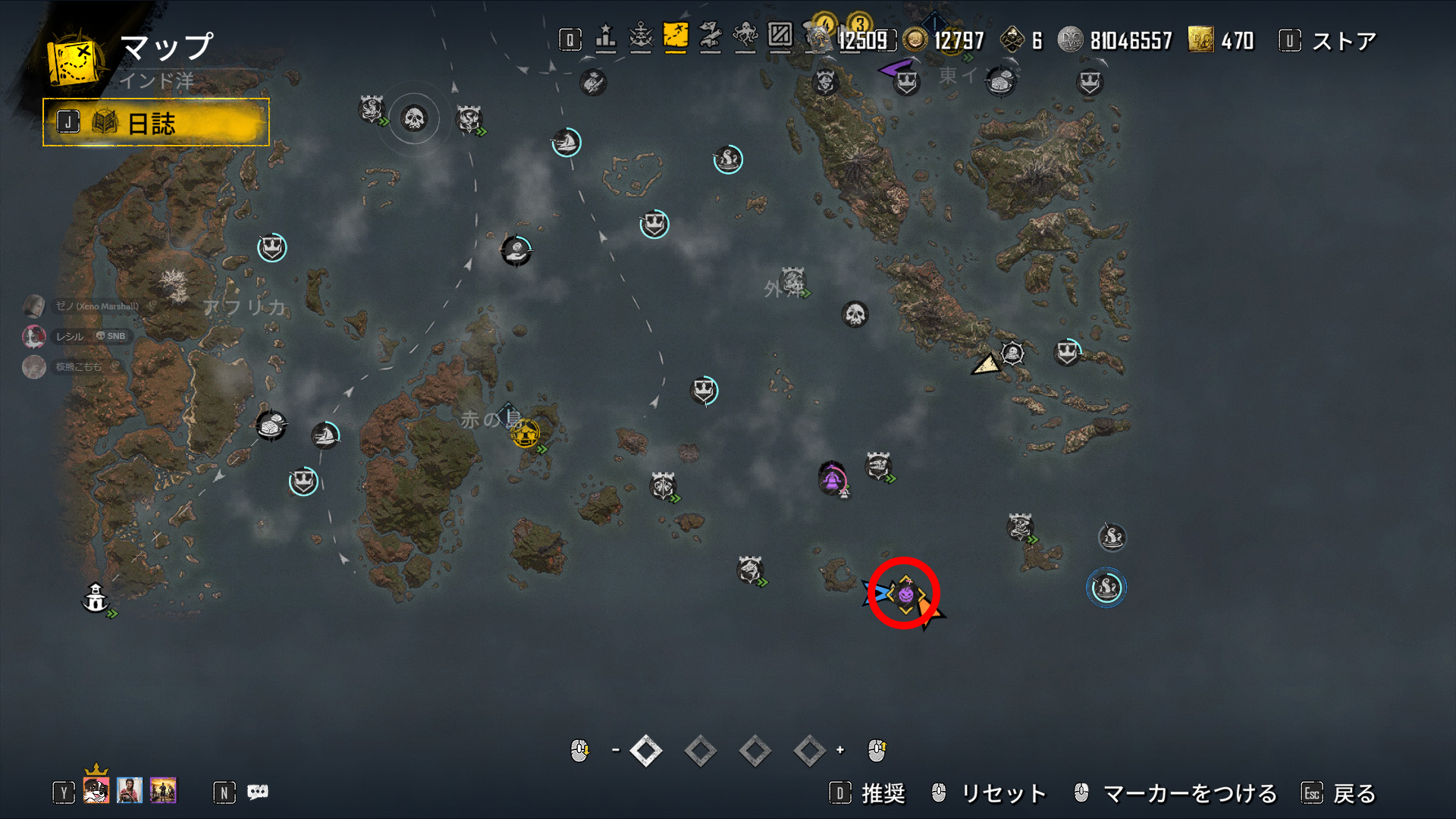Select the lighthouse marker on the southwest coast

tap(96, 598)
